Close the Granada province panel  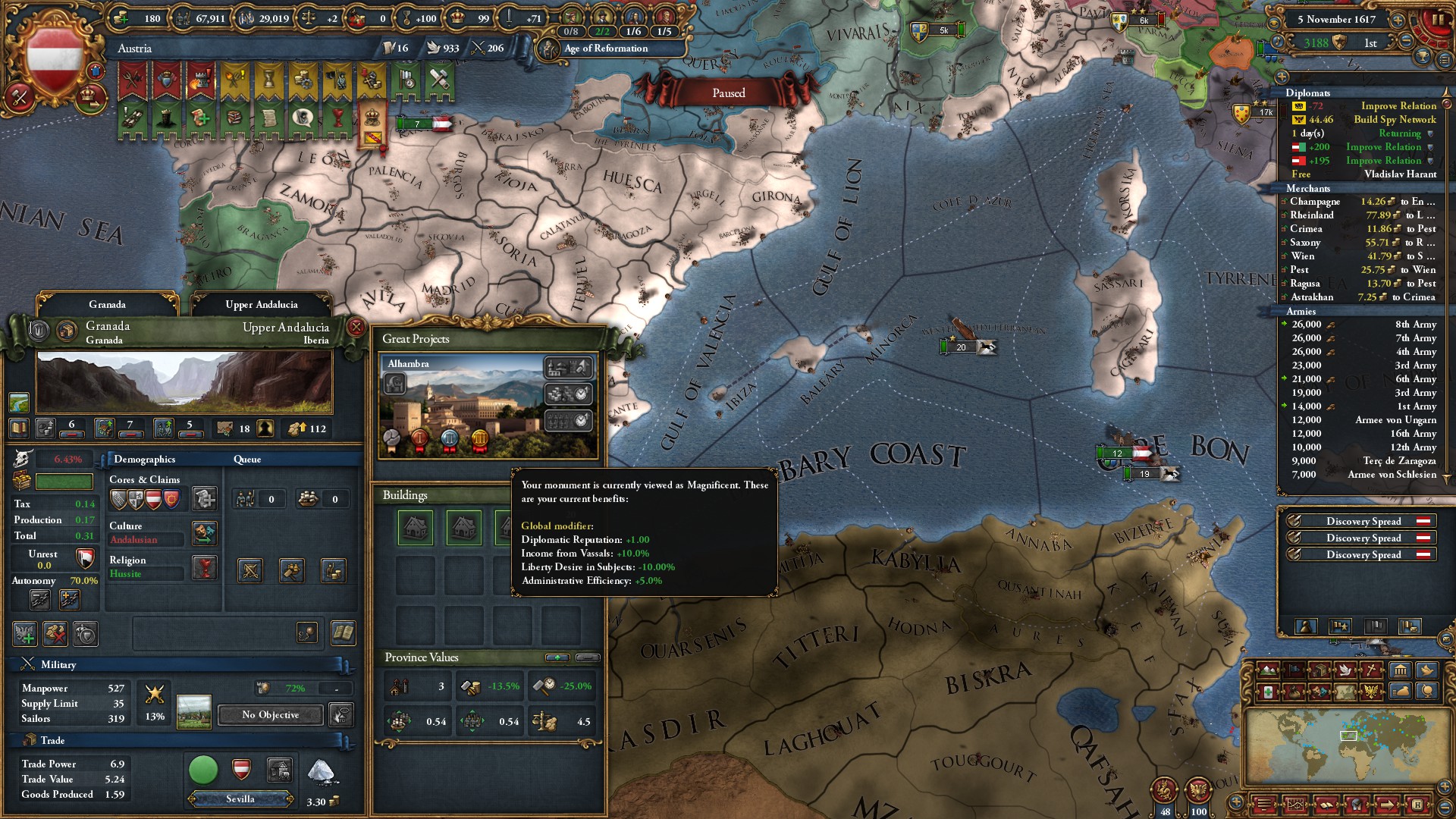click(356, 328)
